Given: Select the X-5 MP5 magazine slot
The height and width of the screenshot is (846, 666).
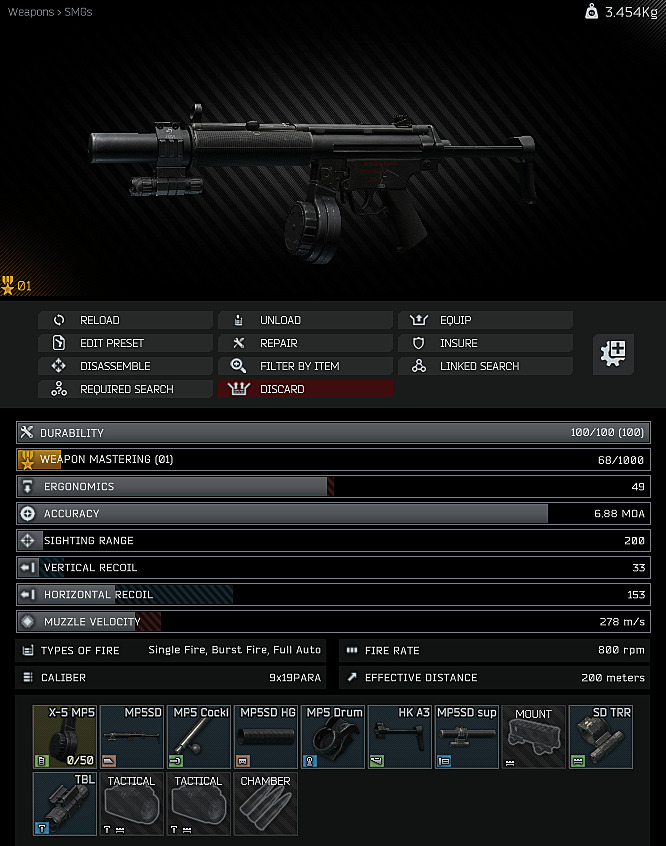Looking at the screenshot, I should (x=65, y=736).
